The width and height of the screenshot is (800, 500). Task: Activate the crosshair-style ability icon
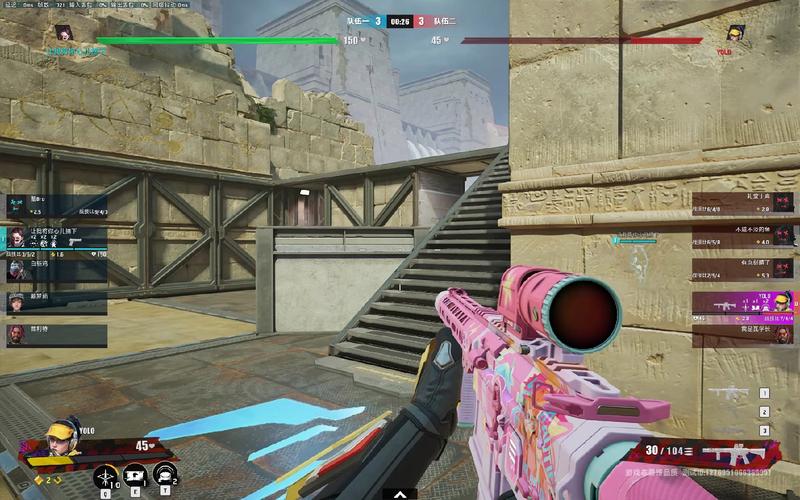(x=106, y=474)
